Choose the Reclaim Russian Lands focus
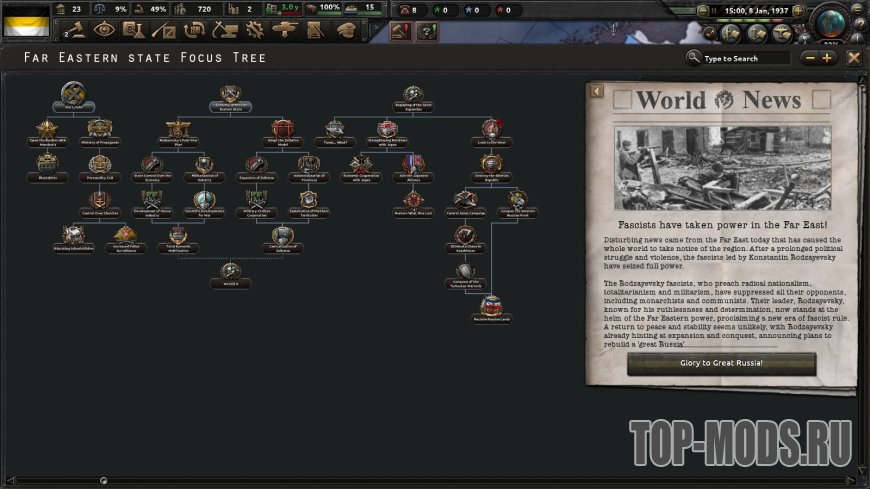 click(x=491, y=307)
